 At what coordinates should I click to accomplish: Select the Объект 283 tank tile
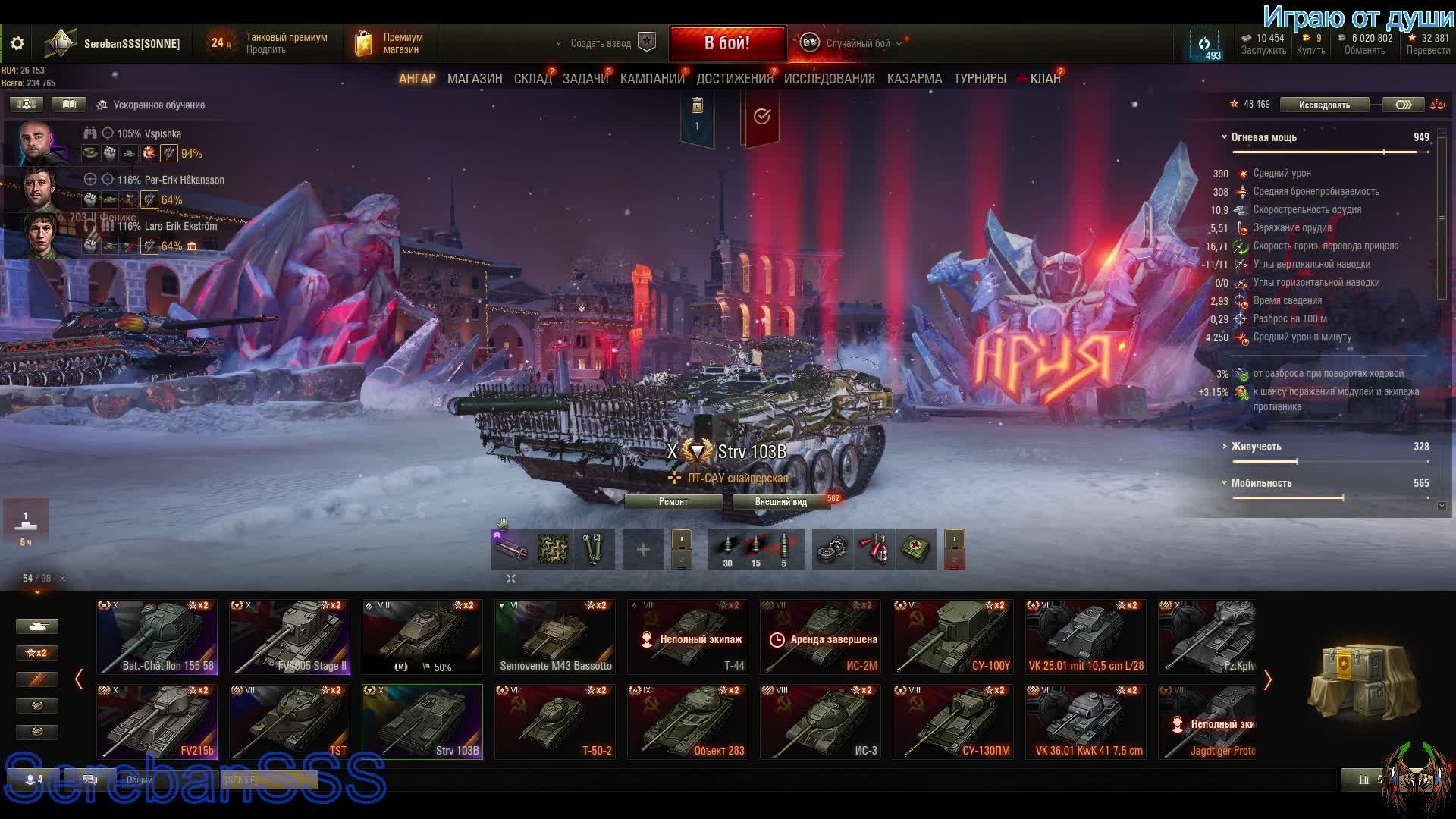(x=688, y=721)
